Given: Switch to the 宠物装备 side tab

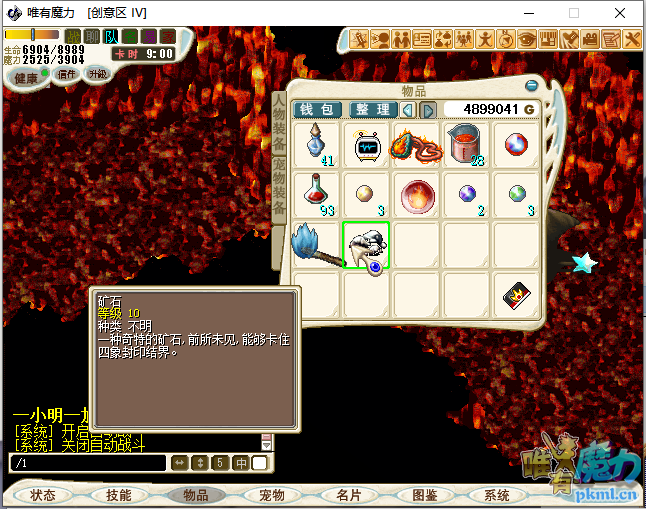Looking at the screenshot, I should [279, 188].
